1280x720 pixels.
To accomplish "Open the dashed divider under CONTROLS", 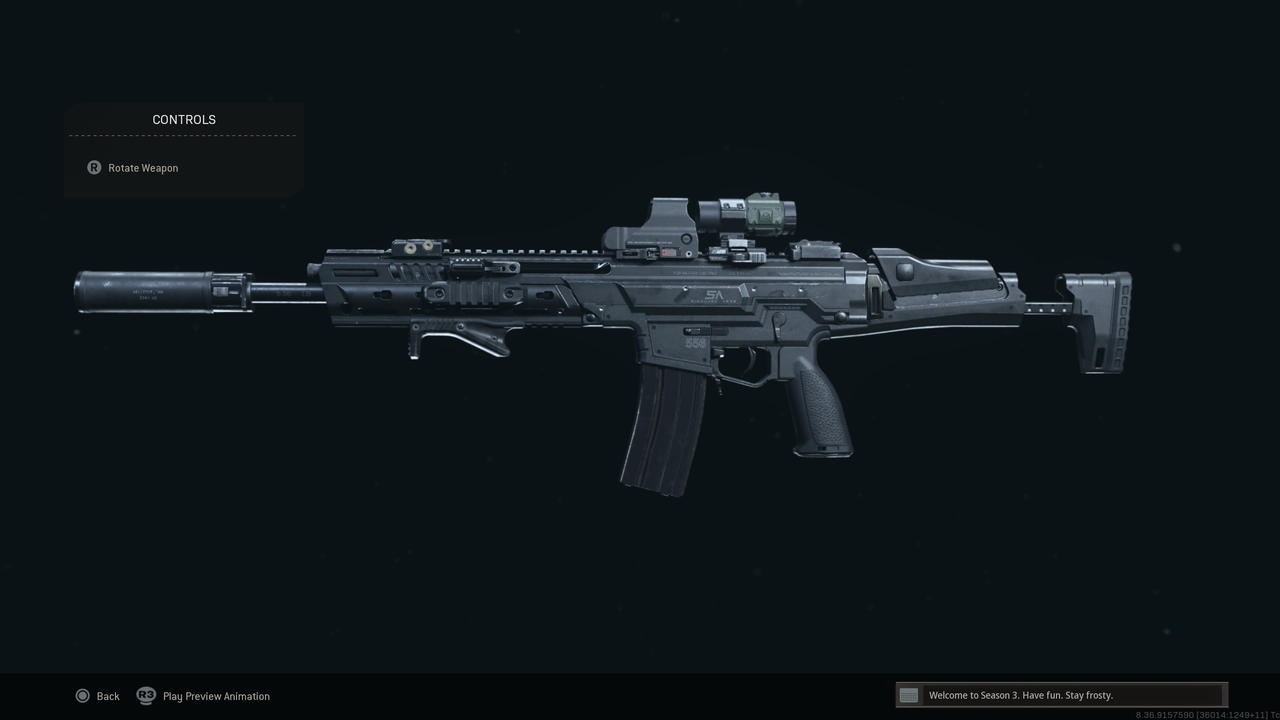I will [x=183, y=135].
